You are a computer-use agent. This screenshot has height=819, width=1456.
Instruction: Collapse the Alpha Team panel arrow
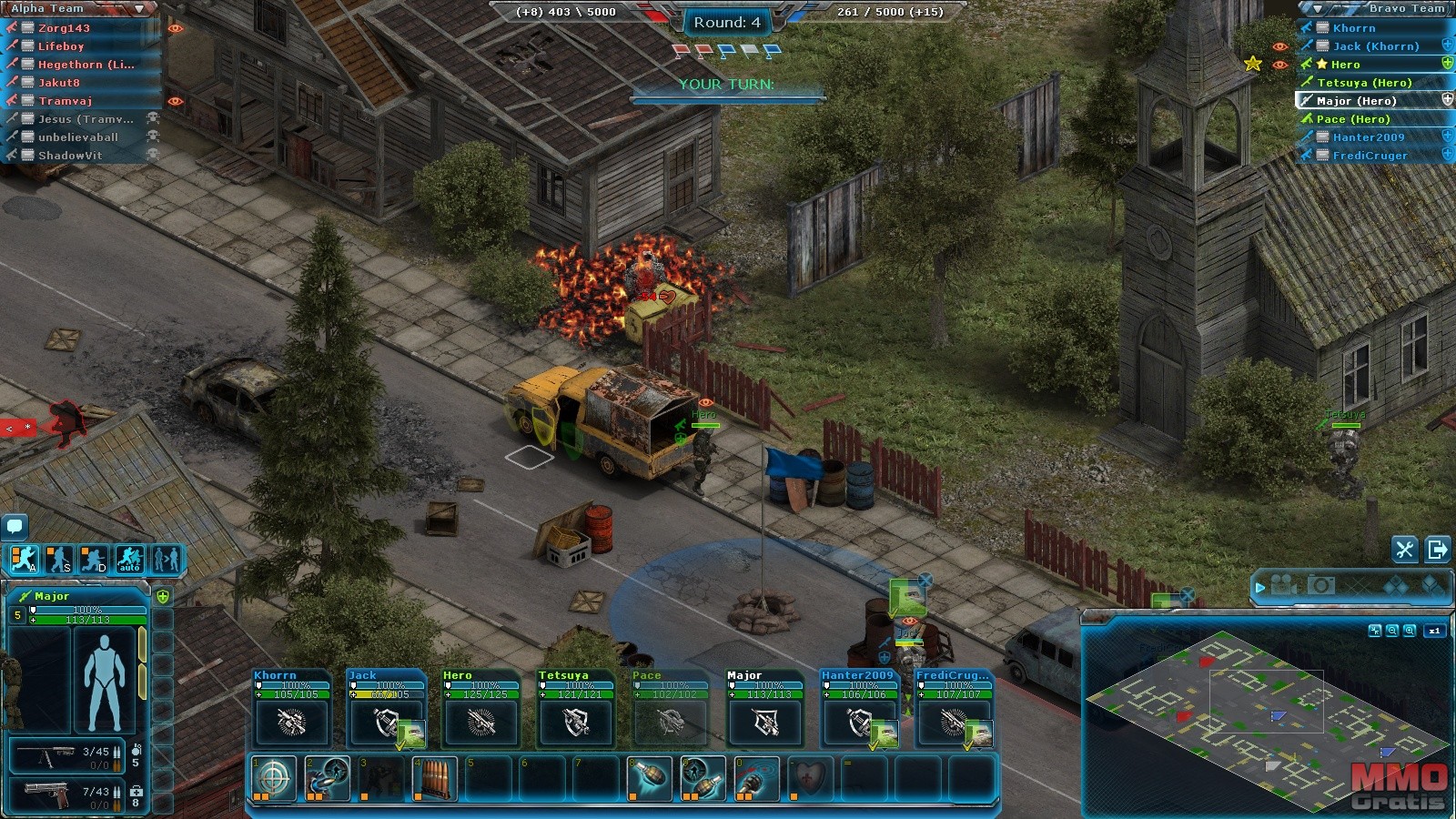pyautogui.click(x=138, y=8)
